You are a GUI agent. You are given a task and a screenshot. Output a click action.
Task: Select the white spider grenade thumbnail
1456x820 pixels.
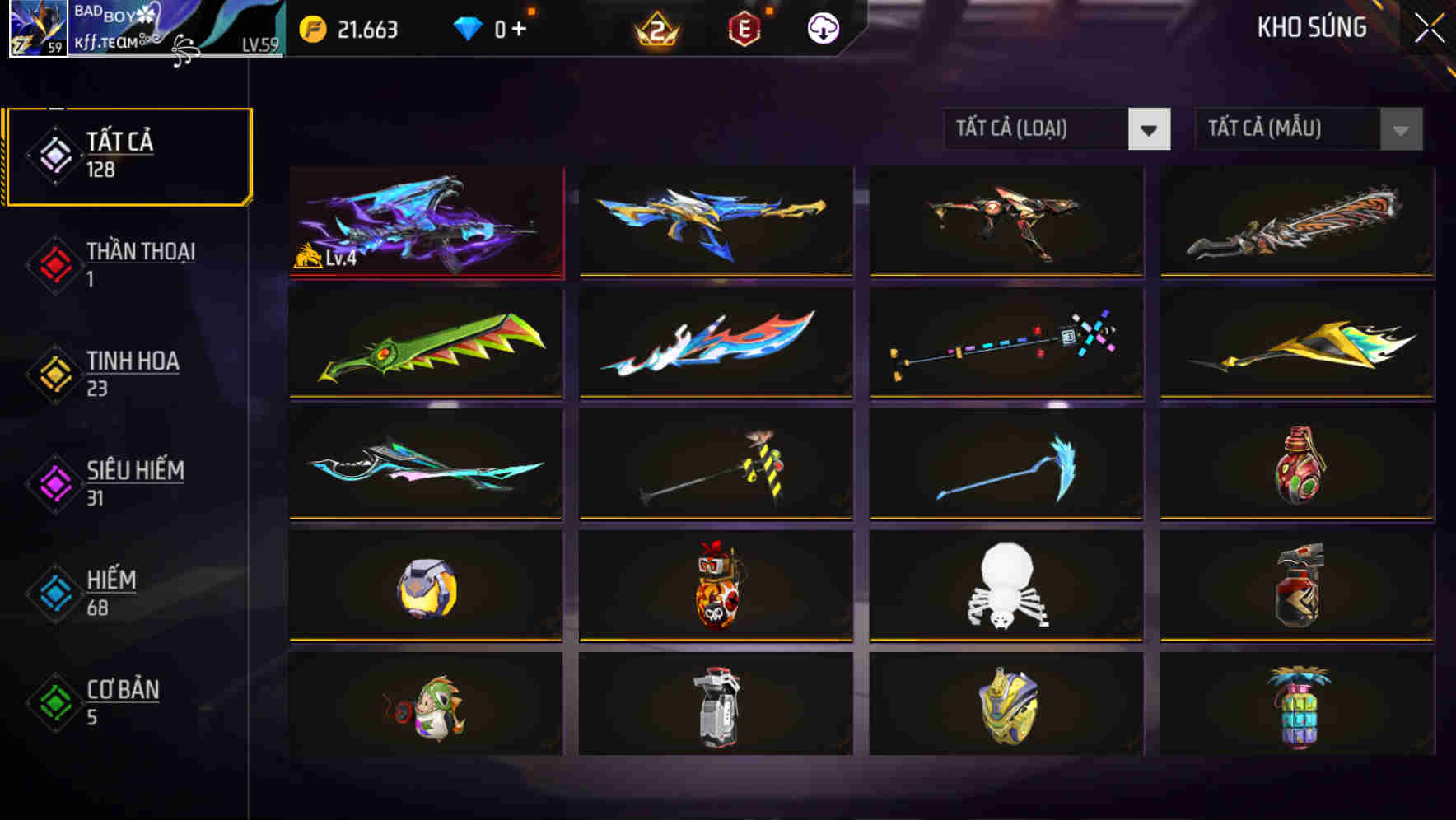click(x=1006, y=586)
